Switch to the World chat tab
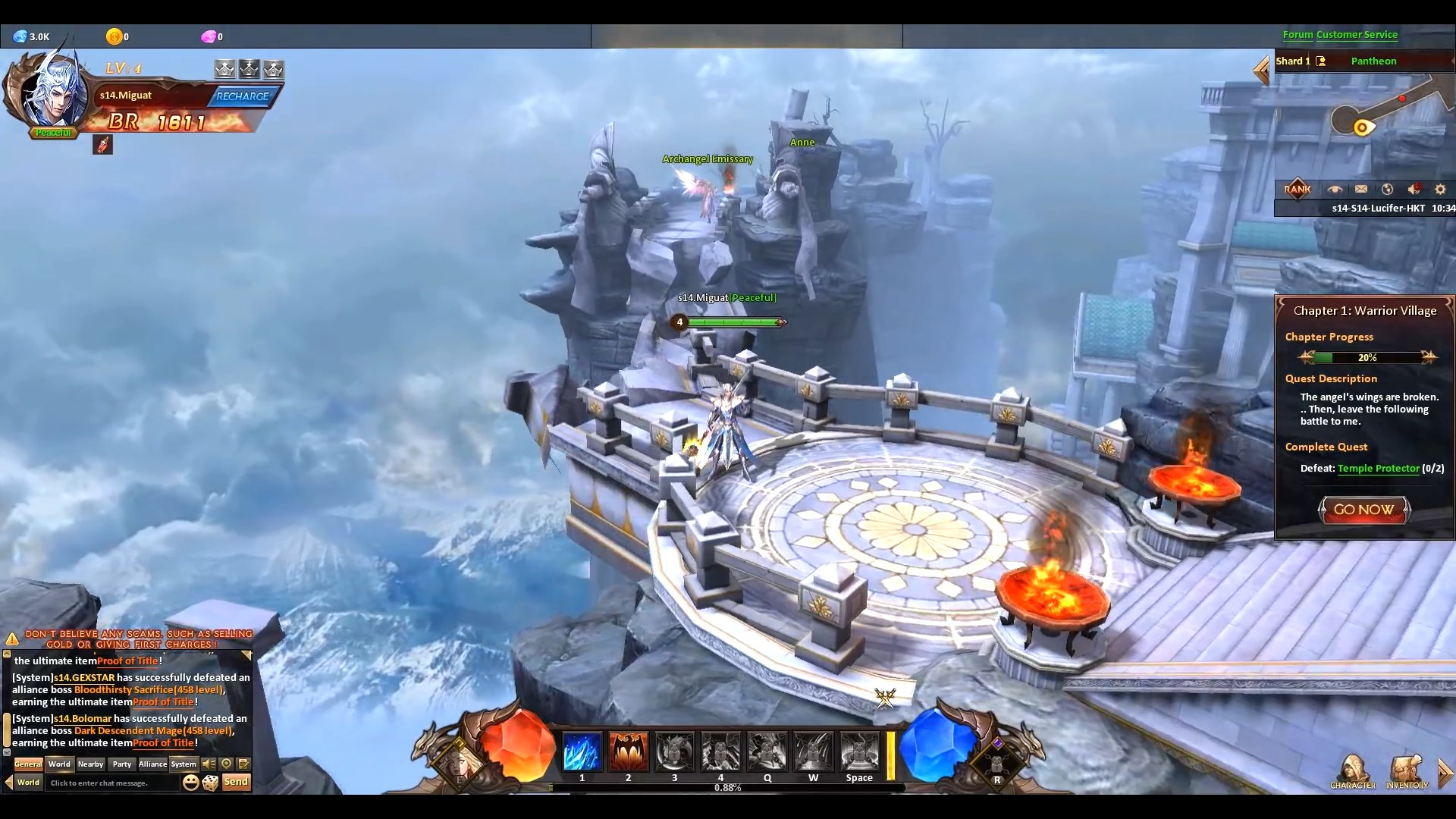Image resolution: width=1456 pixels, height=819 pixels. point(59,764)
